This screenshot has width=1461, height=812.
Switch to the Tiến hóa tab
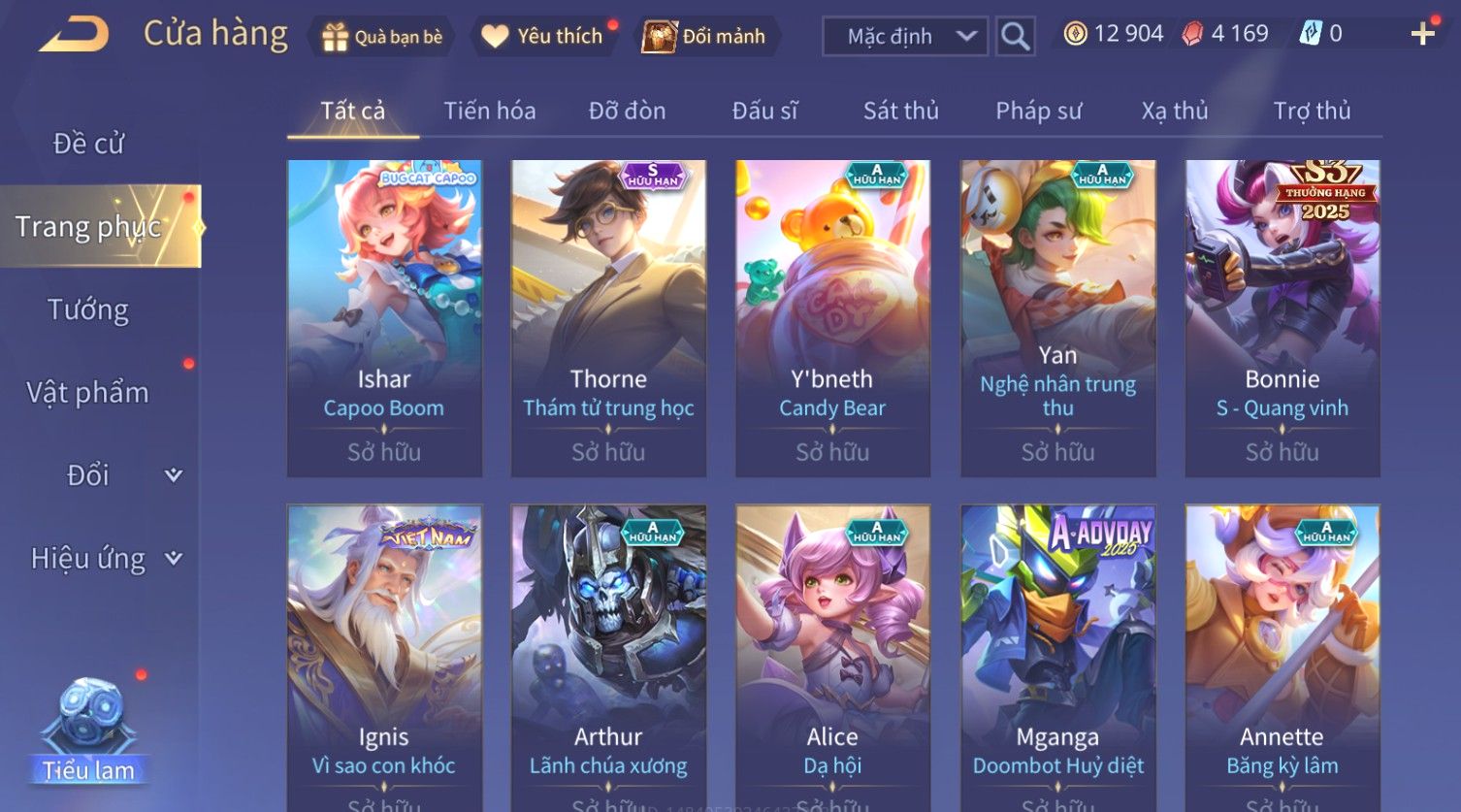click(x=489, y=111)
